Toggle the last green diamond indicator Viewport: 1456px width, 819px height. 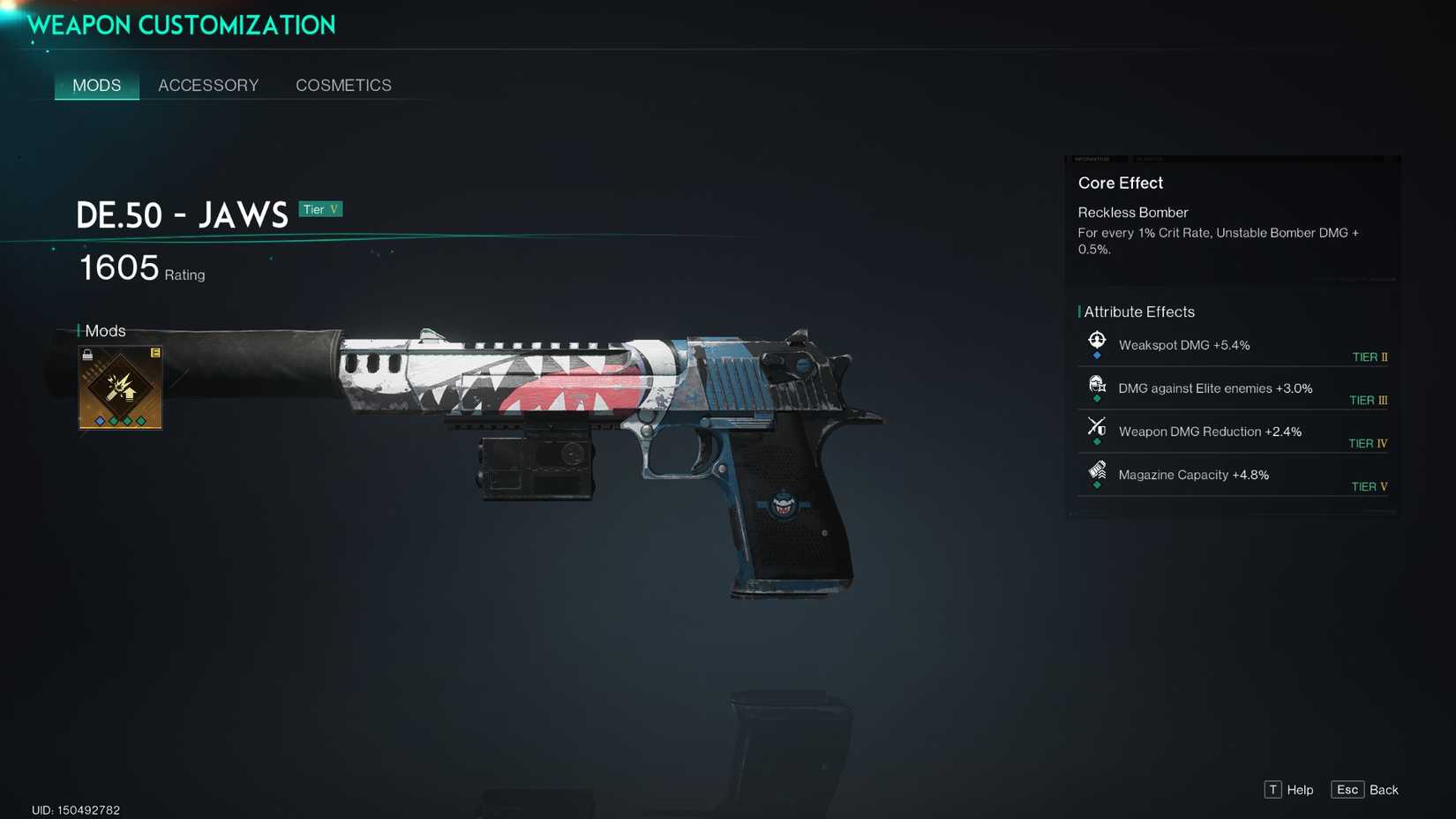pyautogui.click(x=140, y=421)
